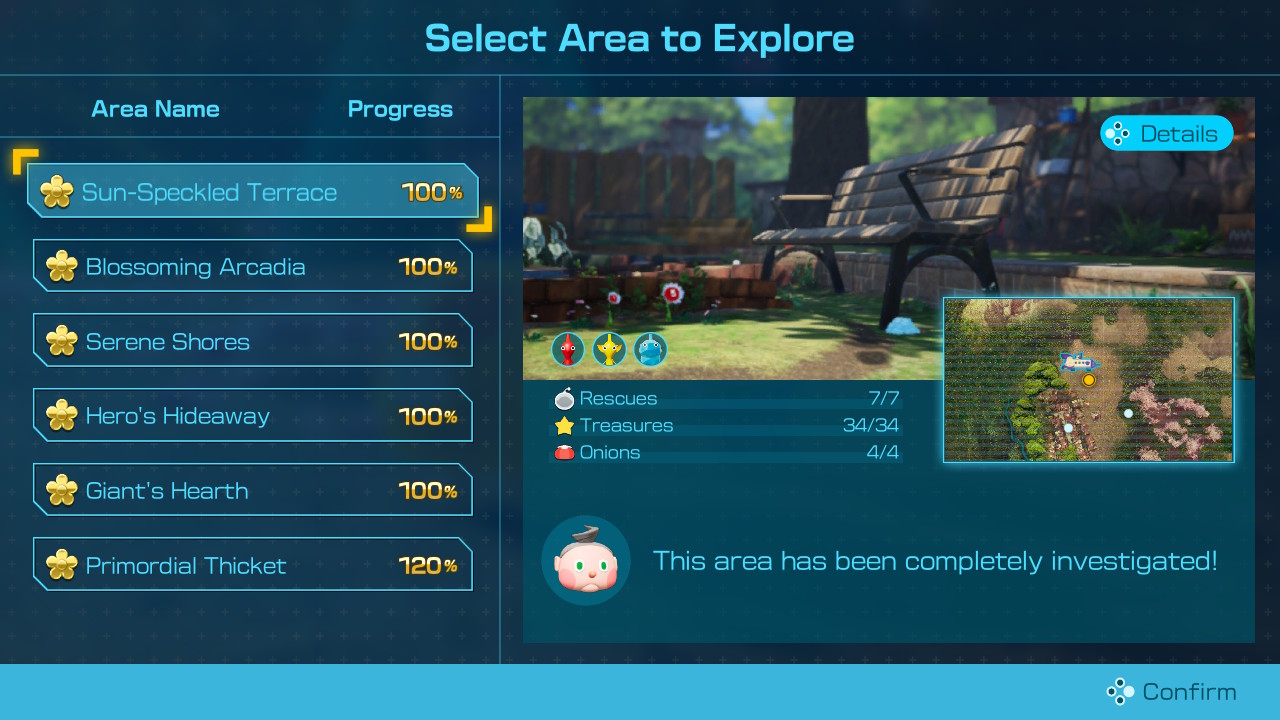Confirm the selected area
1280x720 pixels.
(x=1171, y=691)
